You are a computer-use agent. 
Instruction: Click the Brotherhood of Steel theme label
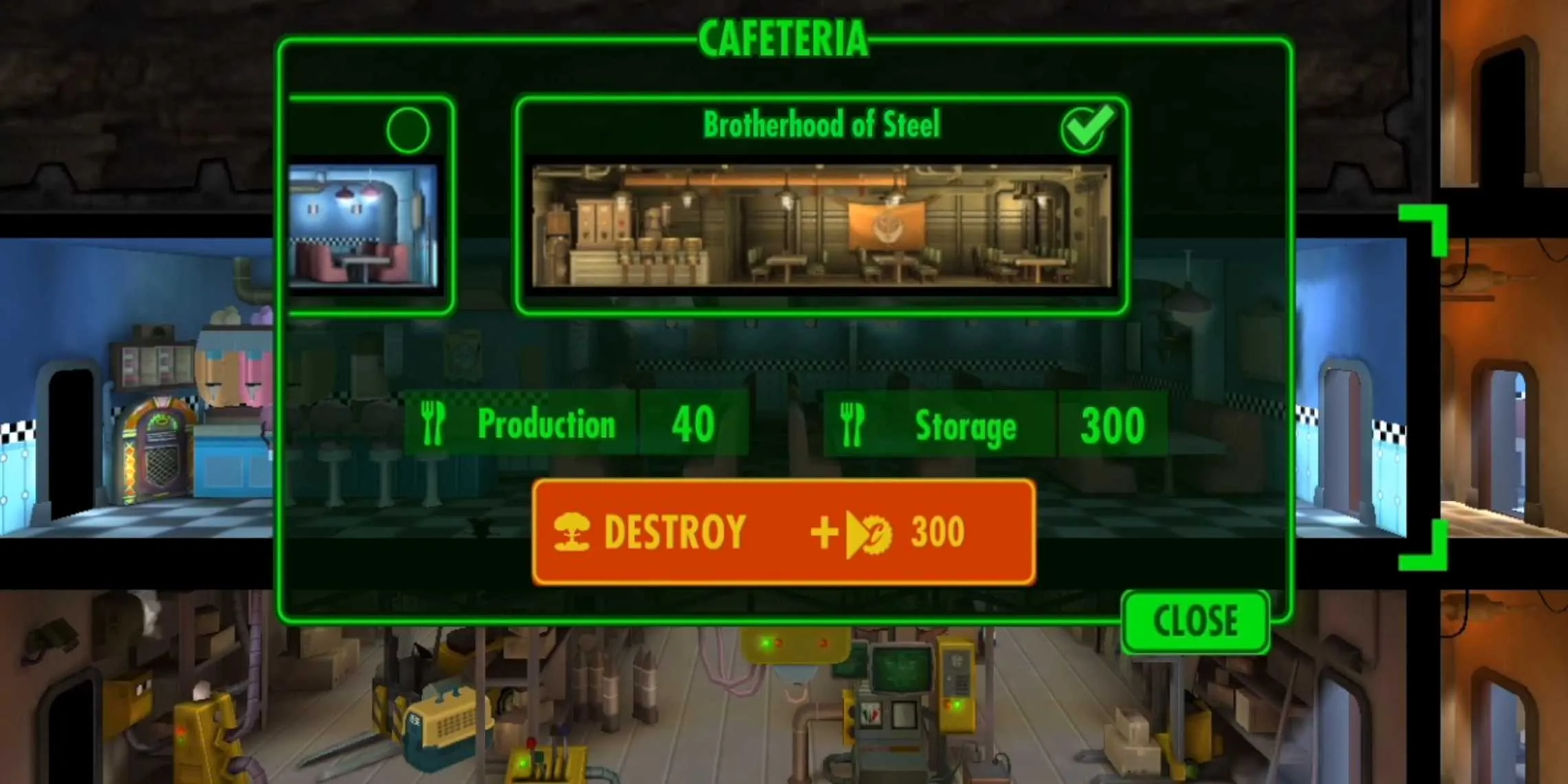pos(820,124)
